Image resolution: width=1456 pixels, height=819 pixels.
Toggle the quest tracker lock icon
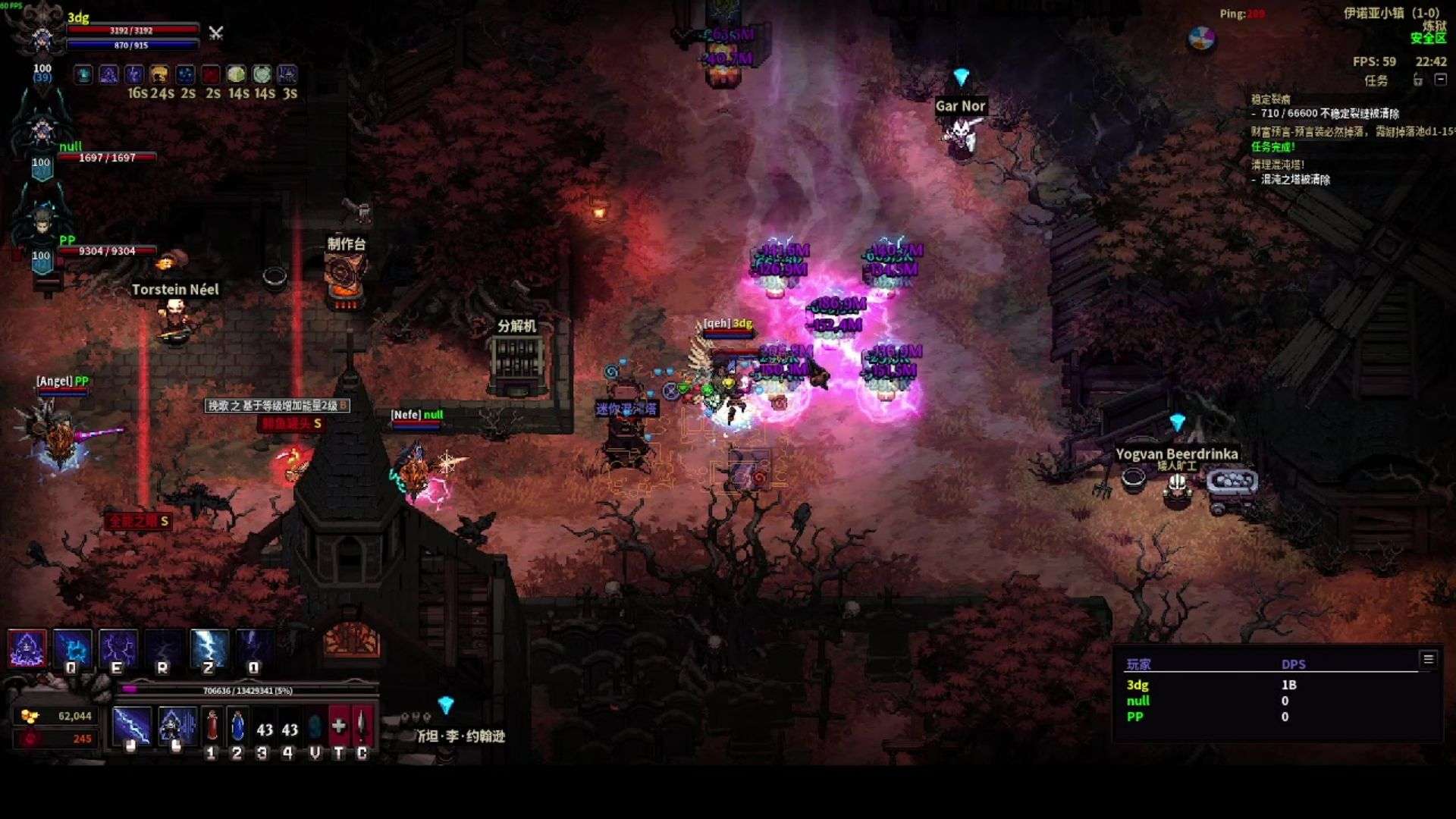(x=1418, y=80)
